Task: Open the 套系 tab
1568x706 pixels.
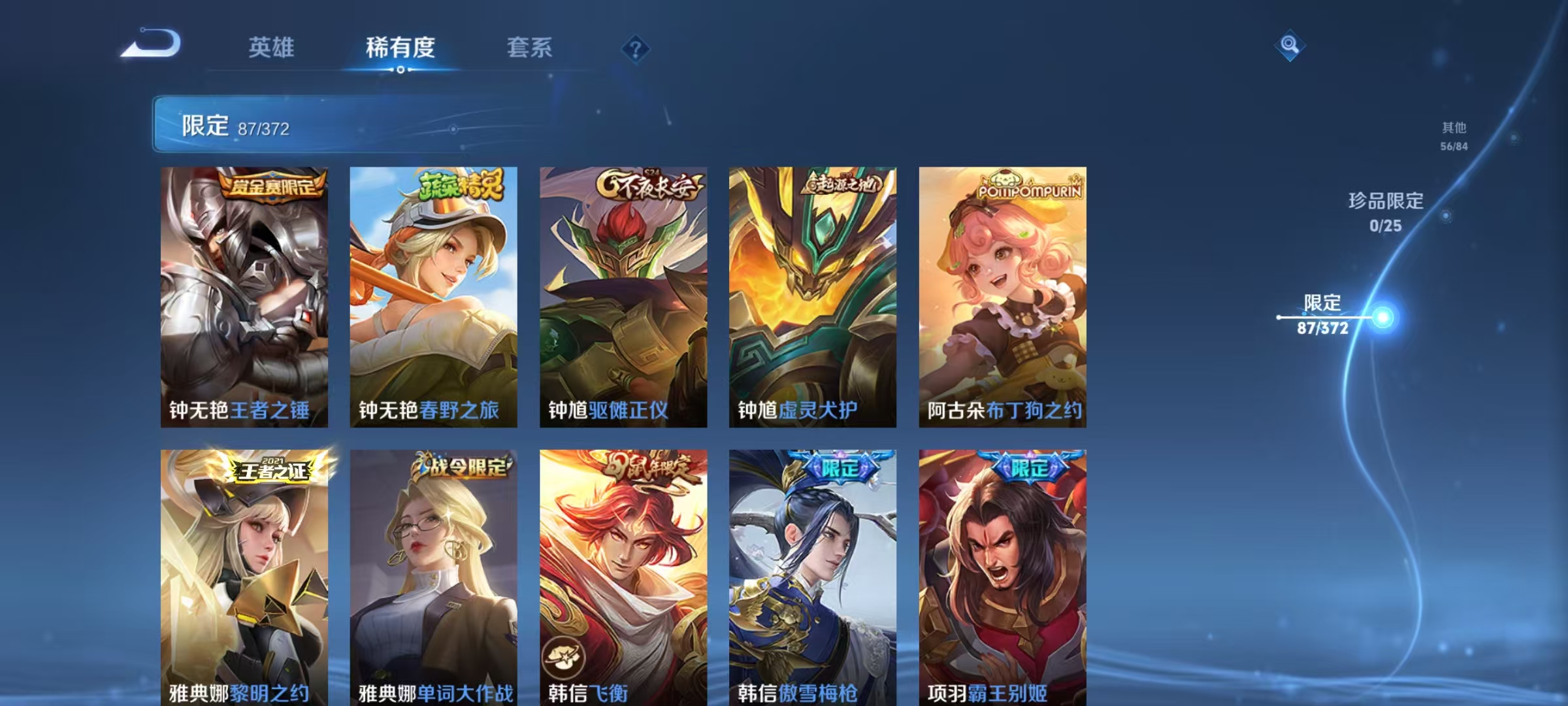Action: (529, 47)
